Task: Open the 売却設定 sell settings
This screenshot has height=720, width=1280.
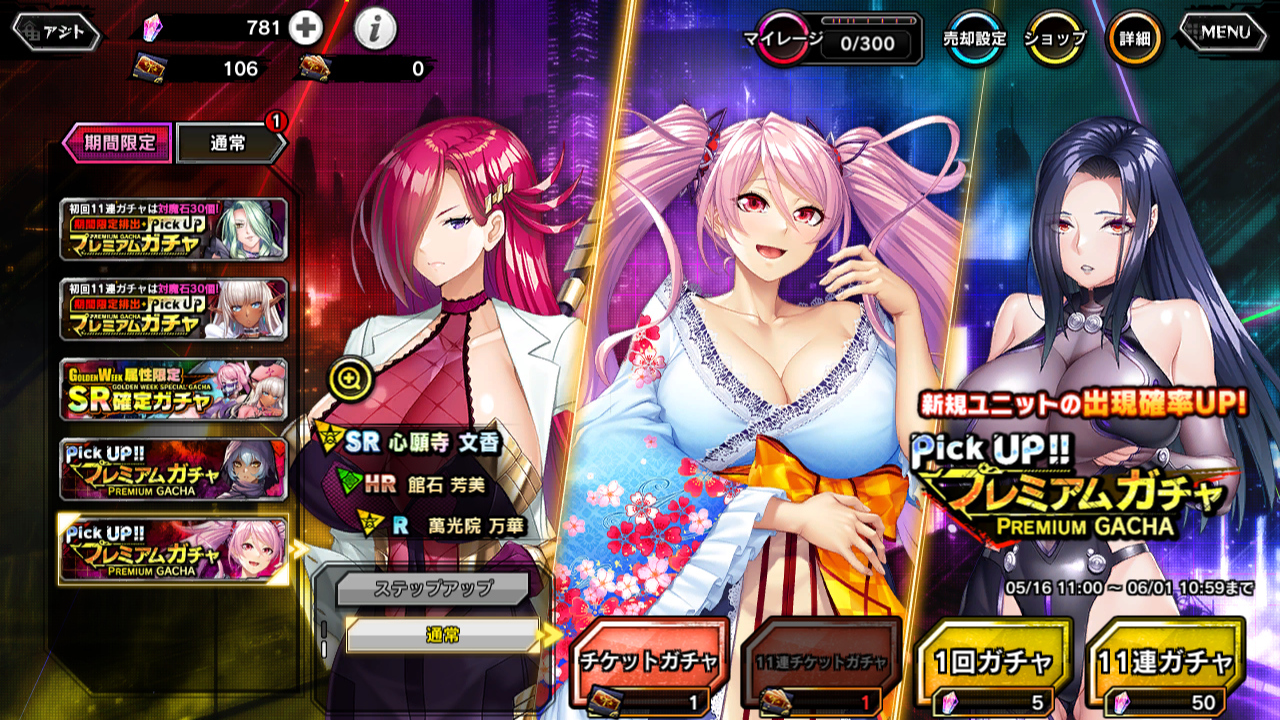Action: (x=974, y=39)
